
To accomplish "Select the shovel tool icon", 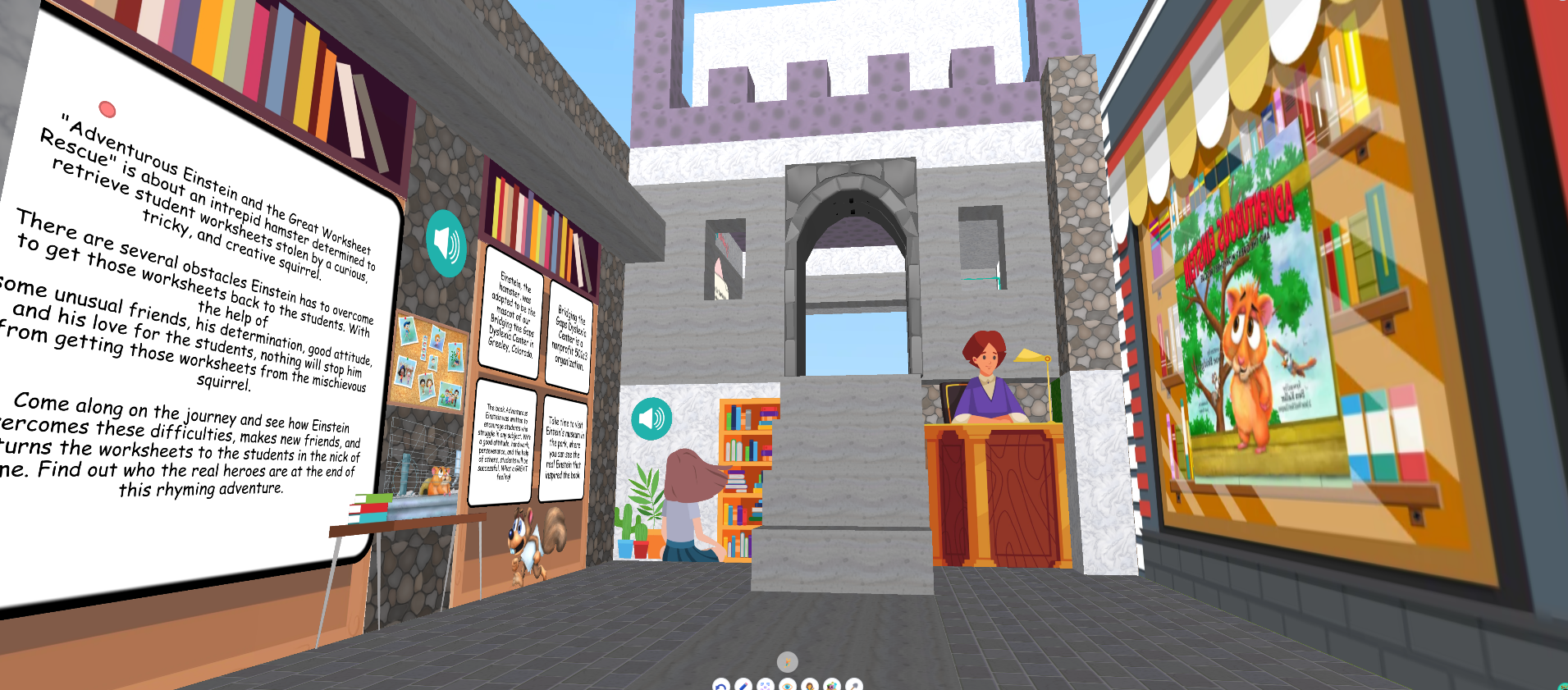I will point(853,687).
